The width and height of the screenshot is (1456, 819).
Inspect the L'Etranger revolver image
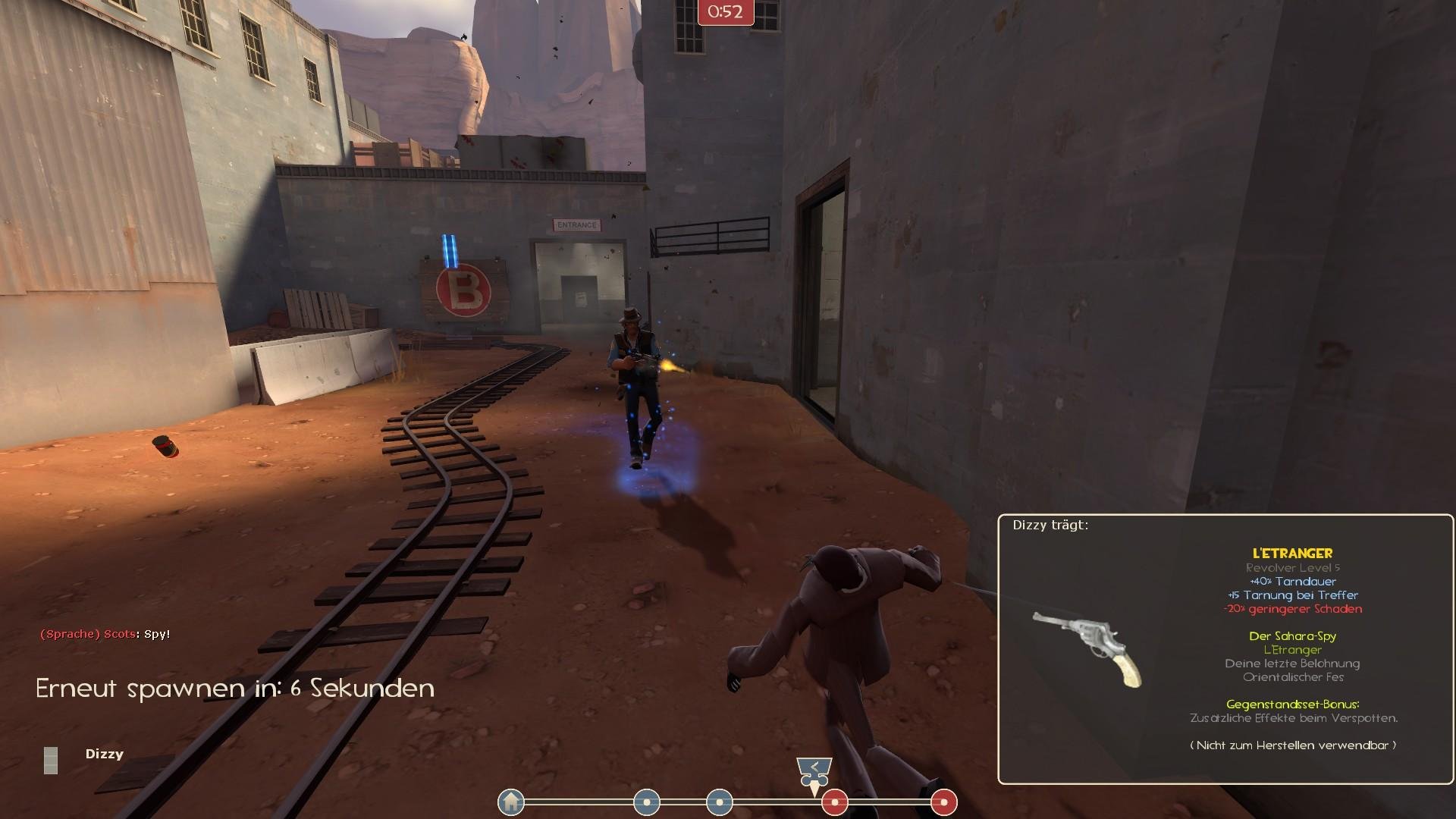(x=1087, y=647)
